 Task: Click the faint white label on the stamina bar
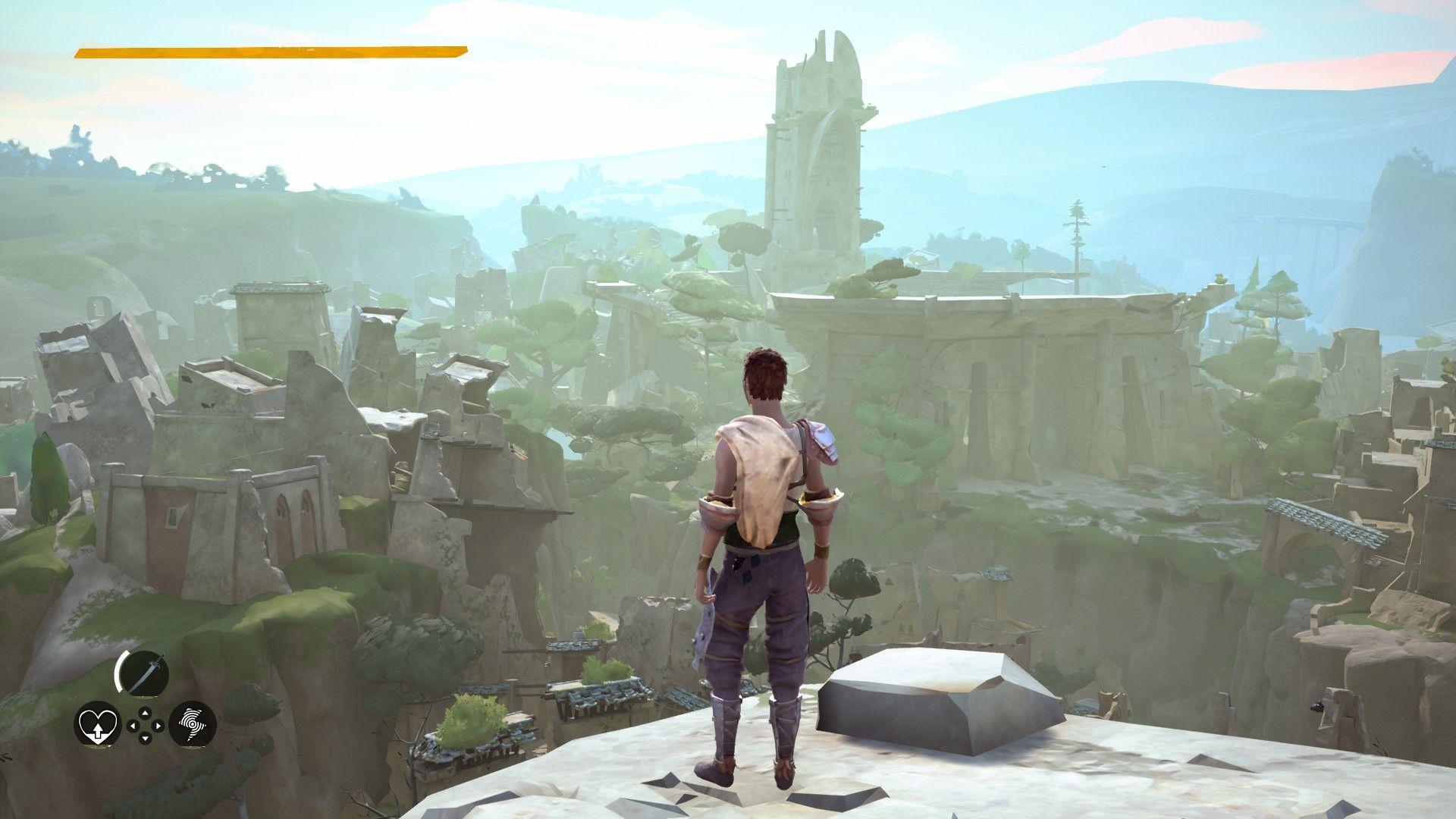click(x=292, y=44)
